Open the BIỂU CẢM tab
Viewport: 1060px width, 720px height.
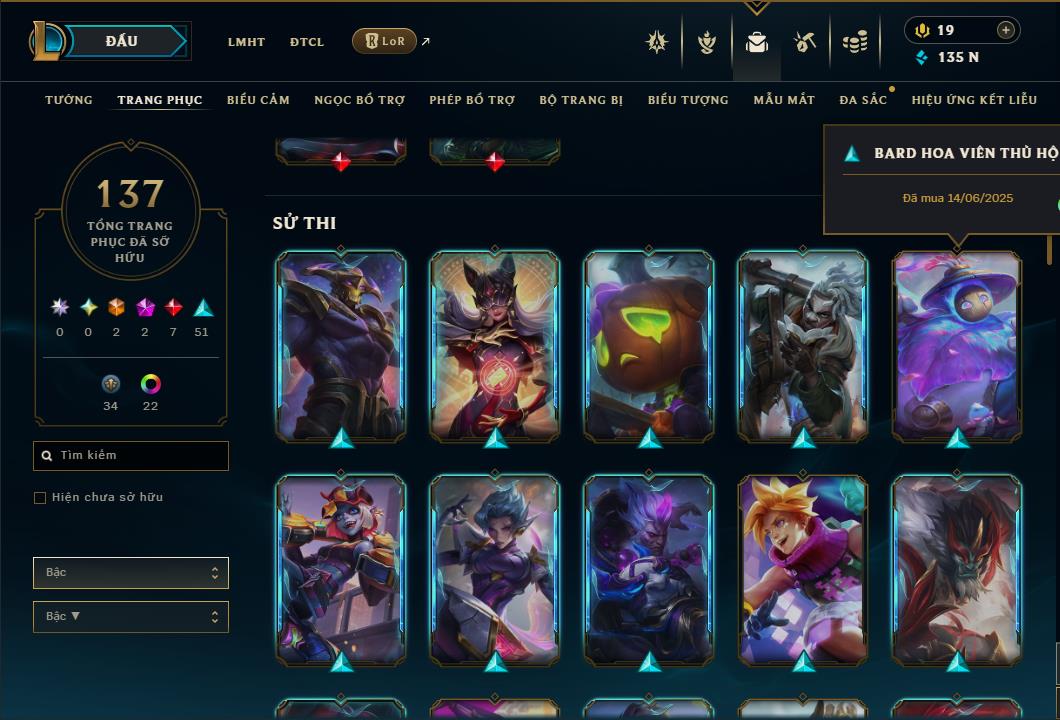(x=258, y=100)
